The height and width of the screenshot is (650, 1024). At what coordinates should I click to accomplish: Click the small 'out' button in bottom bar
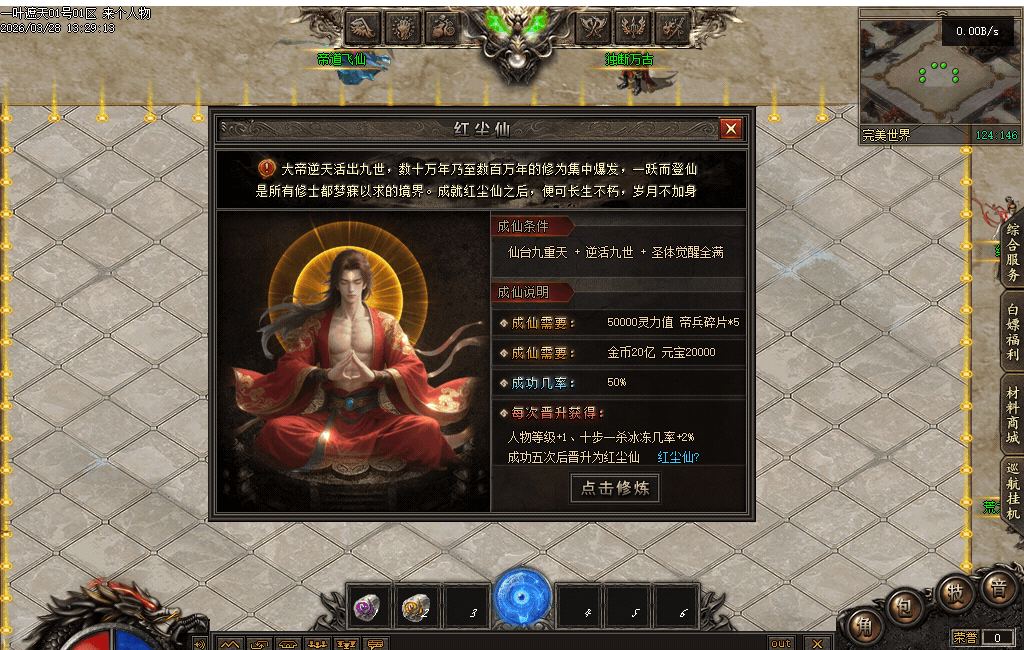tap(781, 643)
